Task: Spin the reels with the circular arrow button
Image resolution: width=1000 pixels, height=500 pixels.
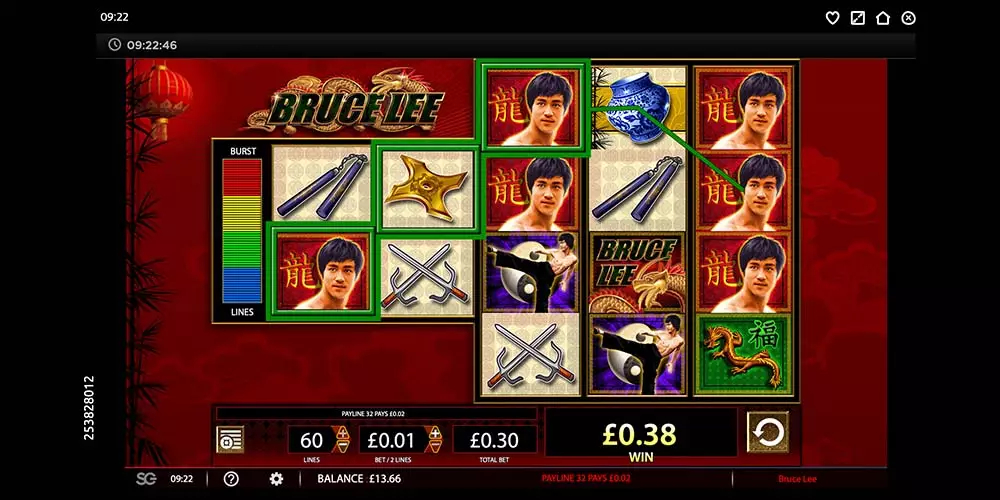Action: 767,432
